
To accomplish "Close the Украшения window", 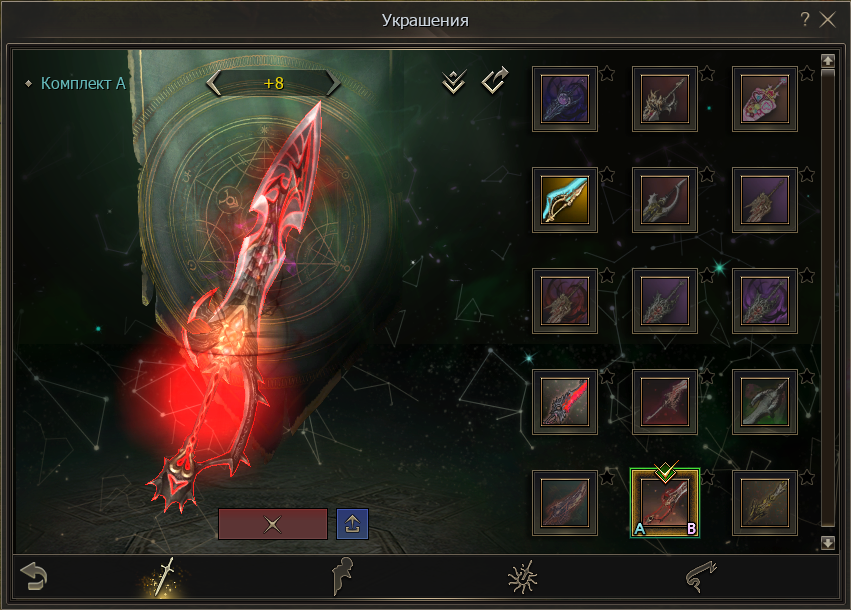I will click(x=827, y=19).
